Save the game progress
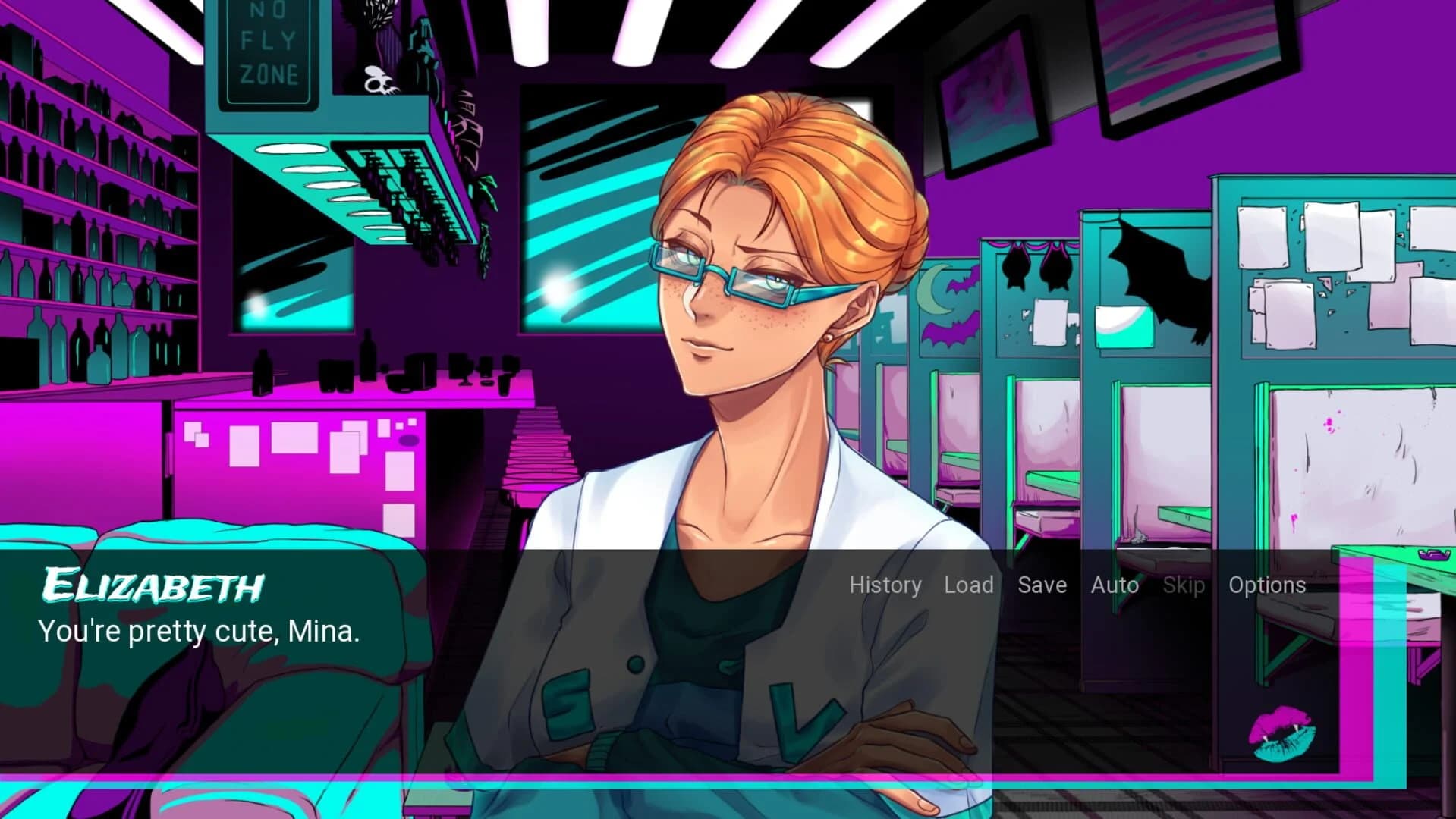The image size is (1456, 819). (x=1042, y=585)
